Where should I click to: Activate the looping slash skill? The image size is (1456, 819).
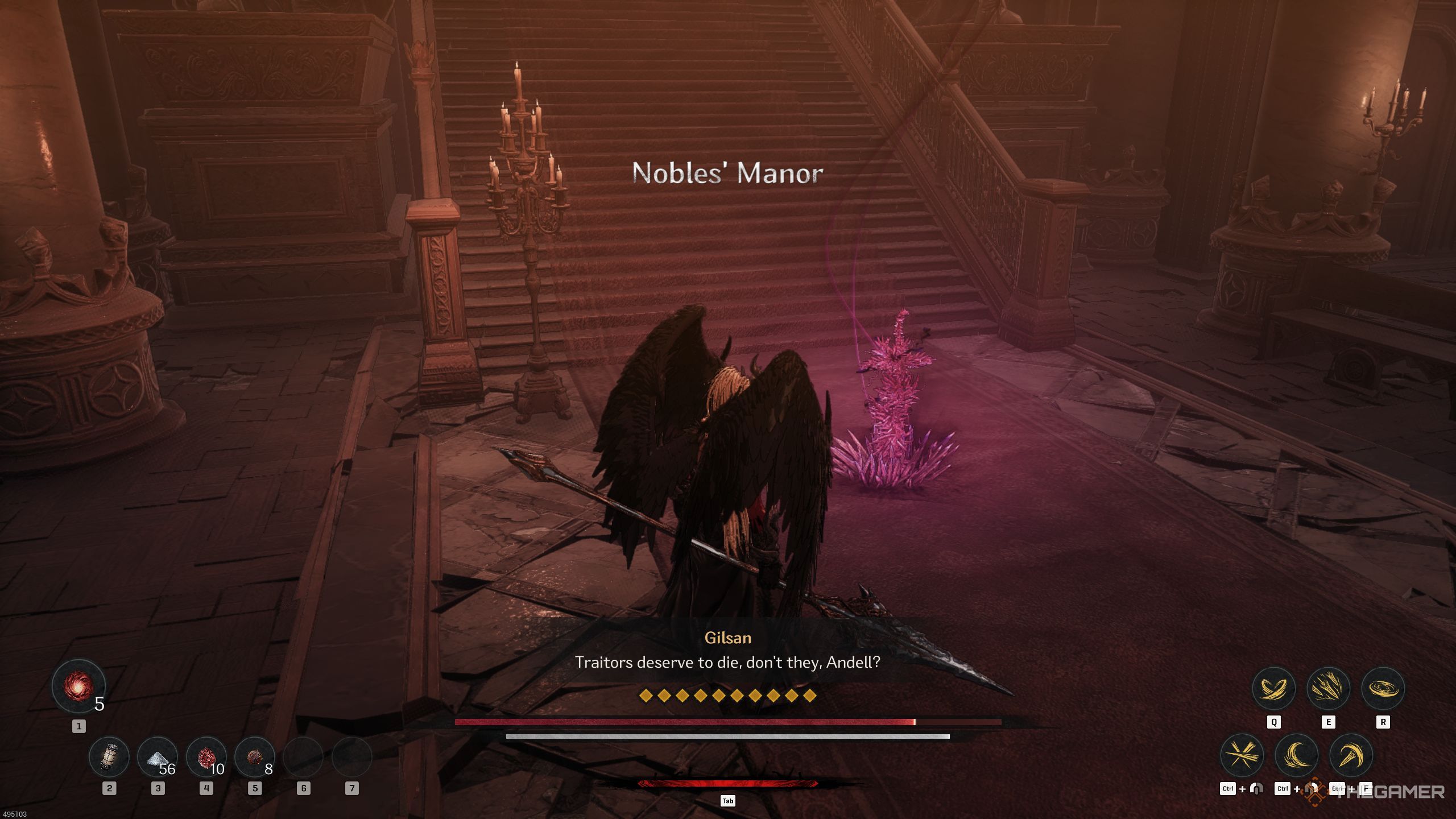click(x=1273, y=689)
